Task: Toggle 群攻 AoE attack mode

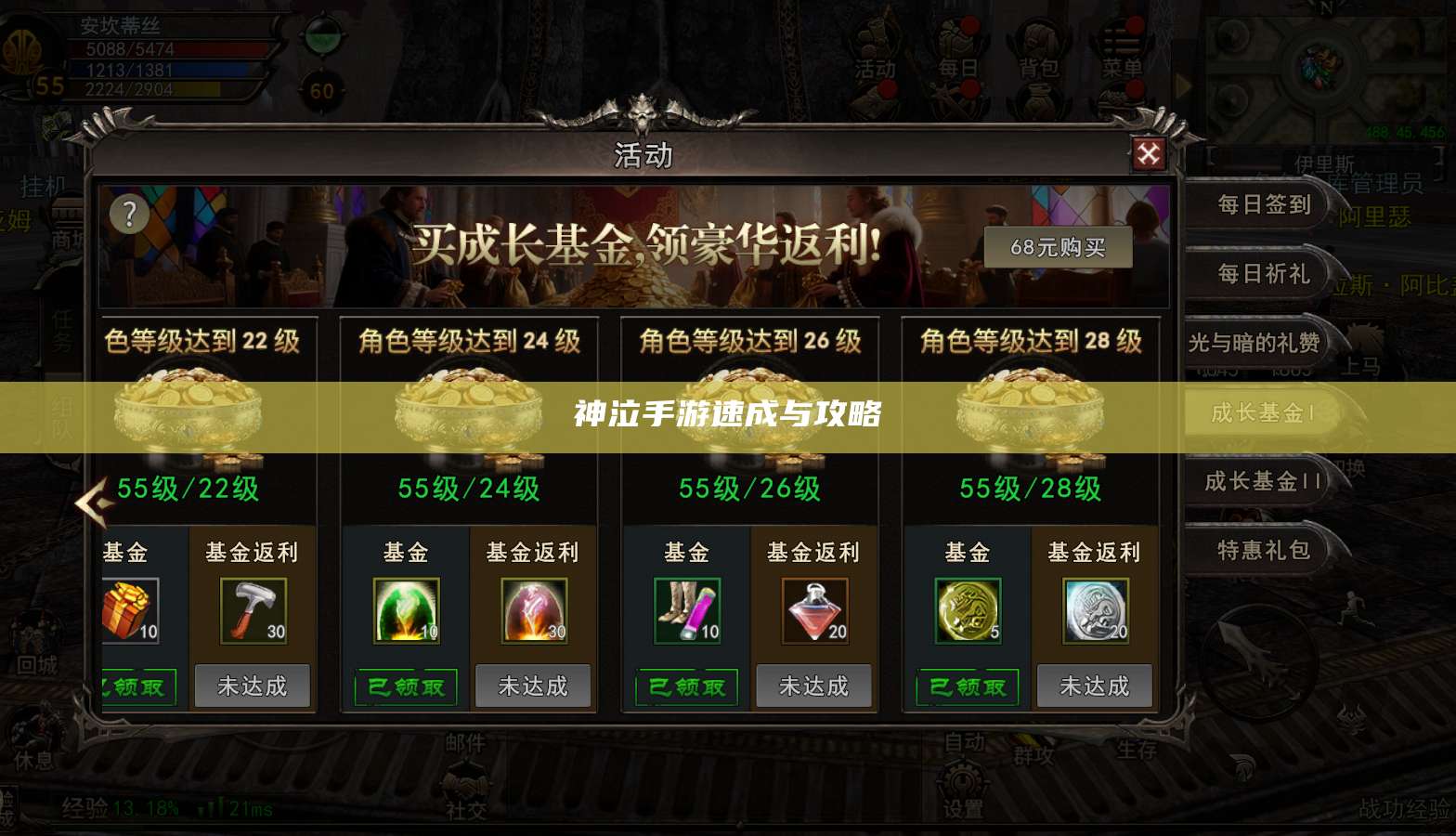Action: tap(1033, 755)
